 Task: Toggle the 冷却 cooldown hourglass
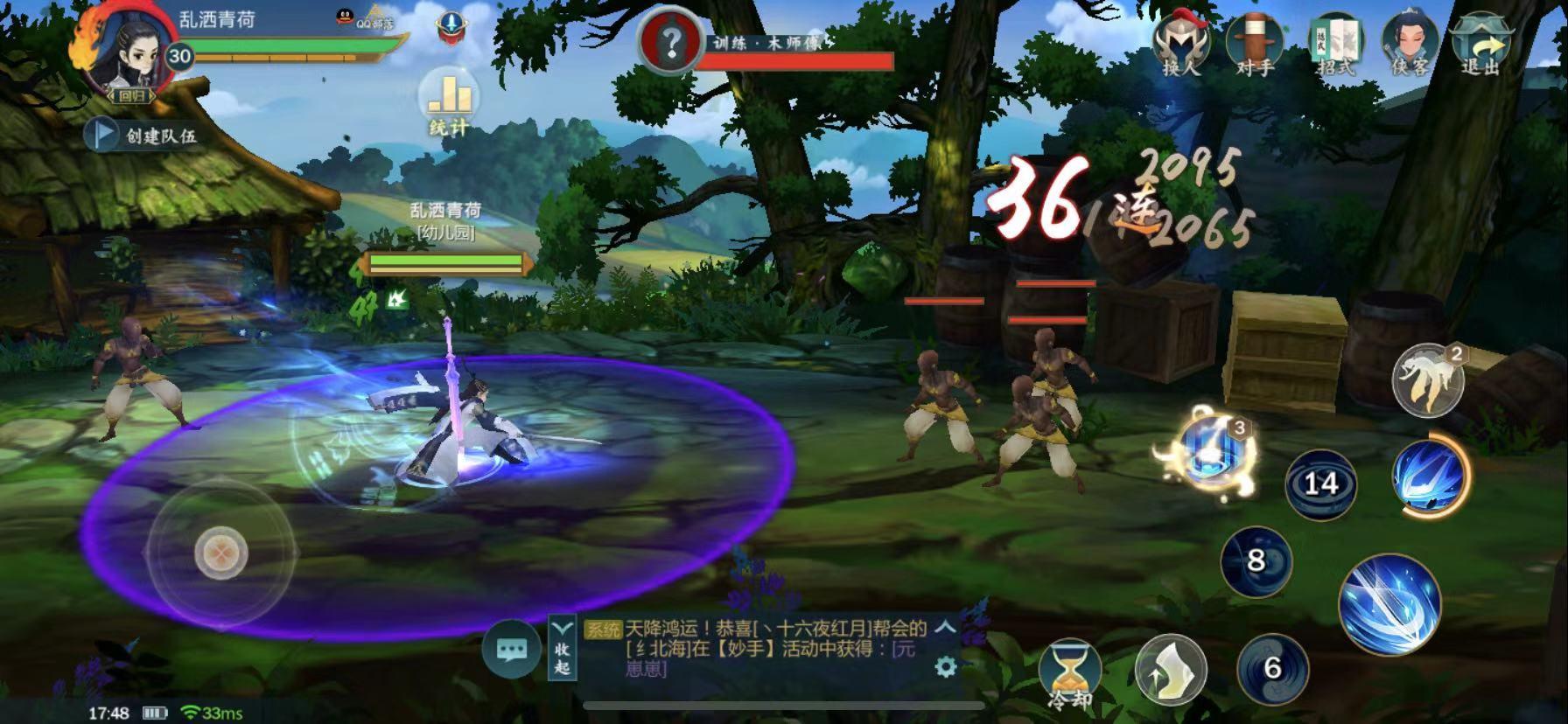[1069, 674]
